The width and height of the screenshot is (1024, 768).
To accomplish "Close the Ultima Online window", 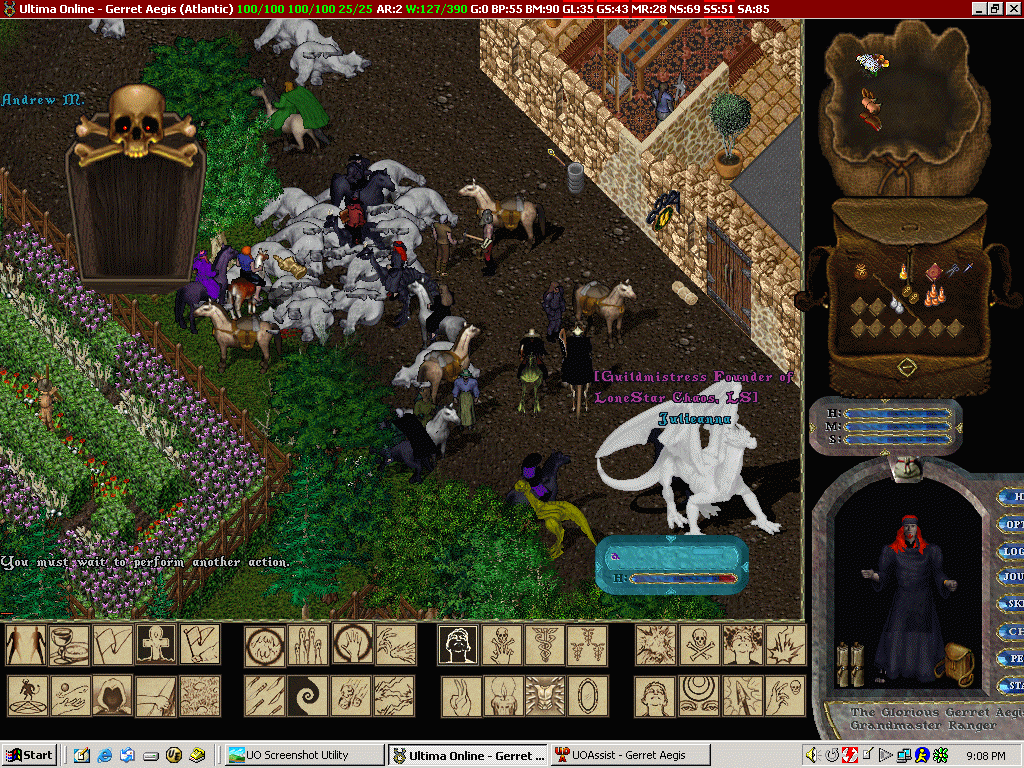I will (x=1013, y=8).
